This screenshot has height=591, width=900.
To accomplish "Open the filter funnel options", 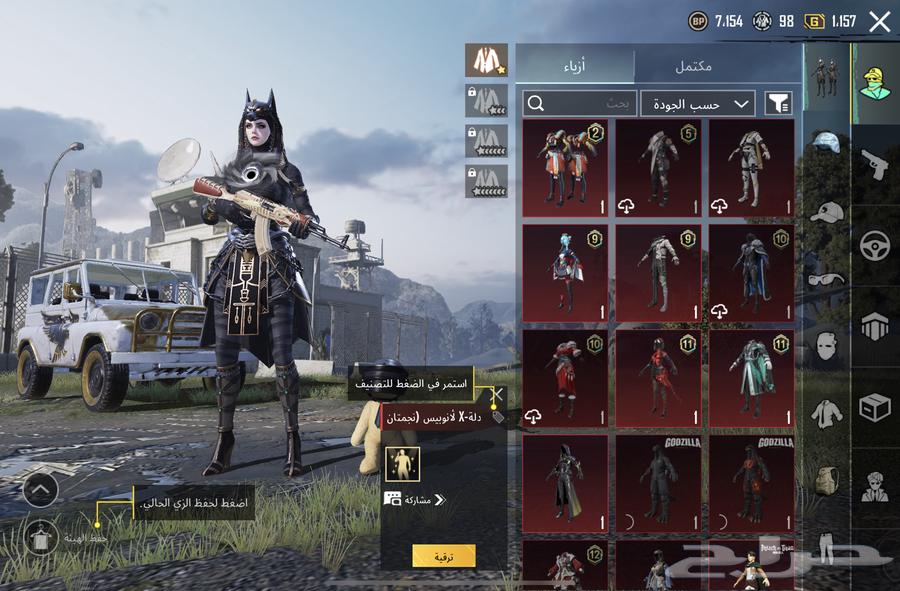I will click(778, 103).
